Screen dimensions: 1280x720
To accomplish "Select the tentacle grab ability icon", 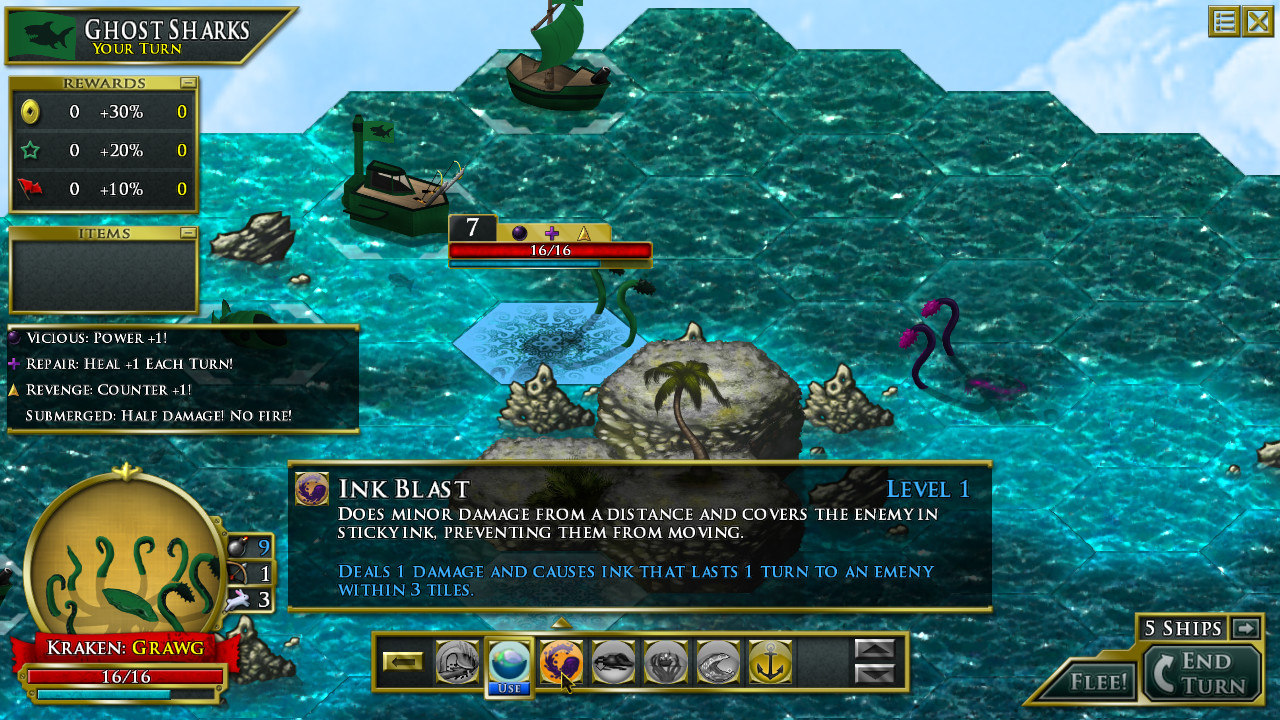I will (x=665, y=662).
